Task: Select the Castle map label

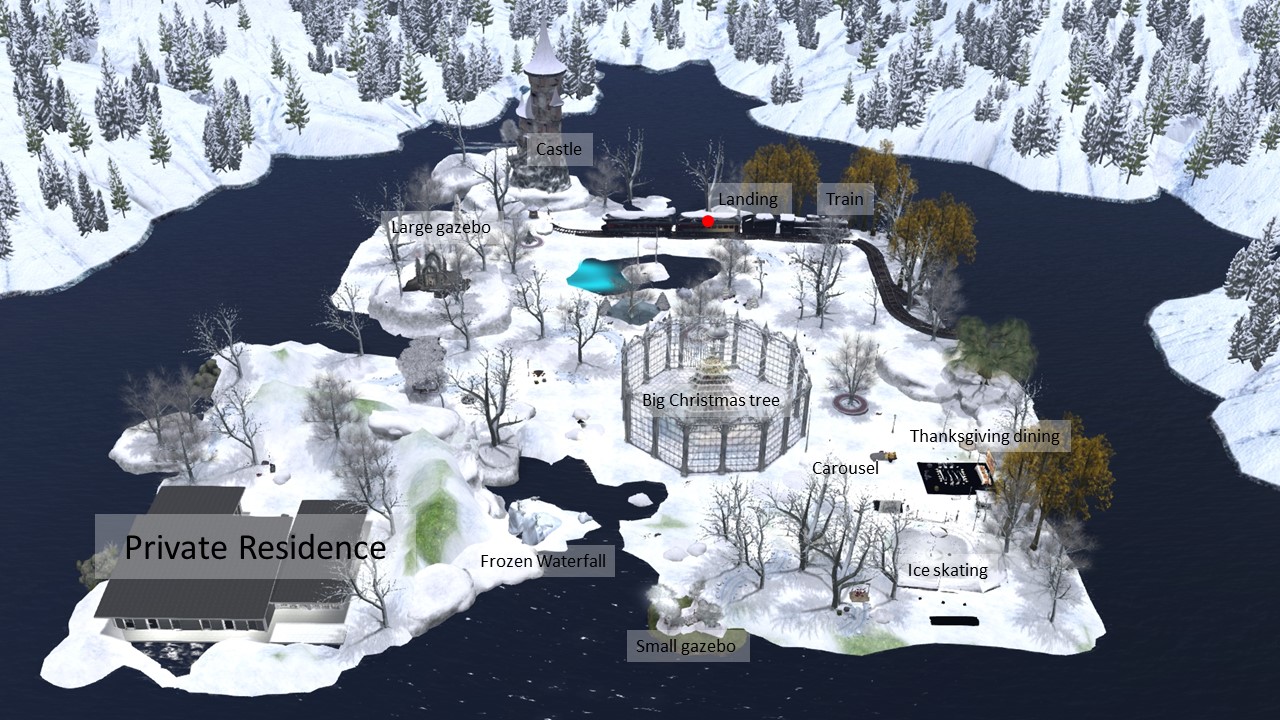Action: coord(559,150)
